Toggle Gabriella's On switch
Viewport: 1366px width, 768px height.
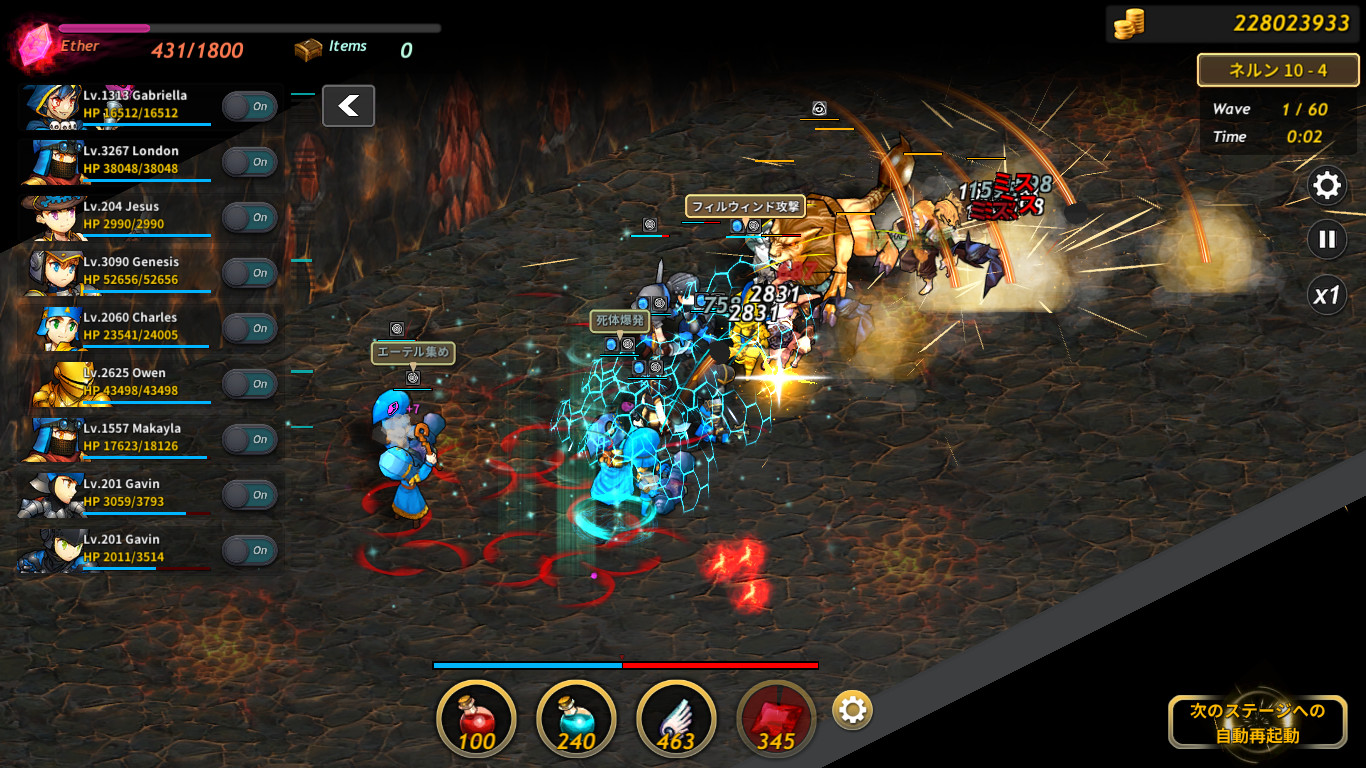tap(249, 106)
